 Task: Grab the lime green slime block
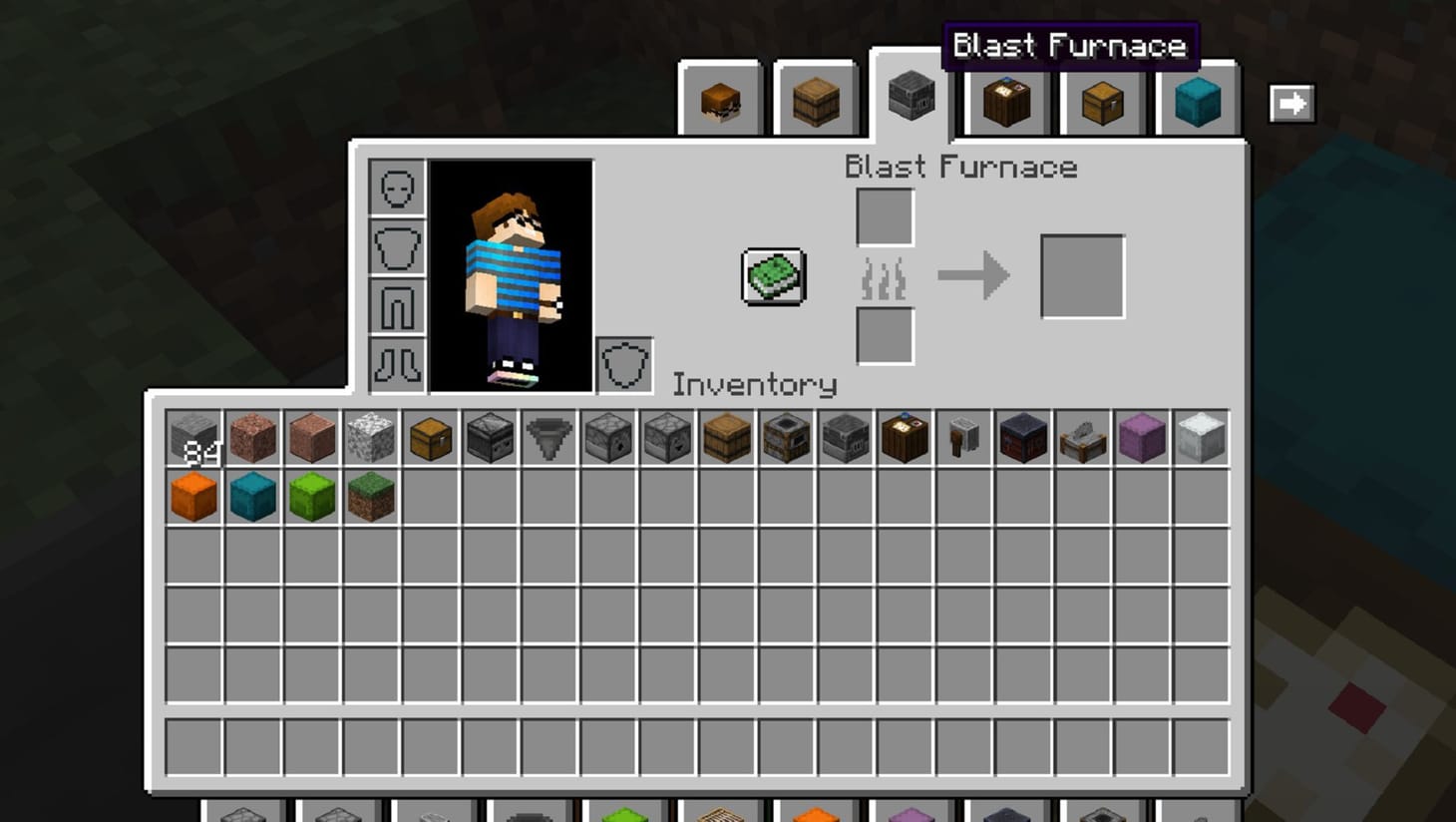click(312, 496)
